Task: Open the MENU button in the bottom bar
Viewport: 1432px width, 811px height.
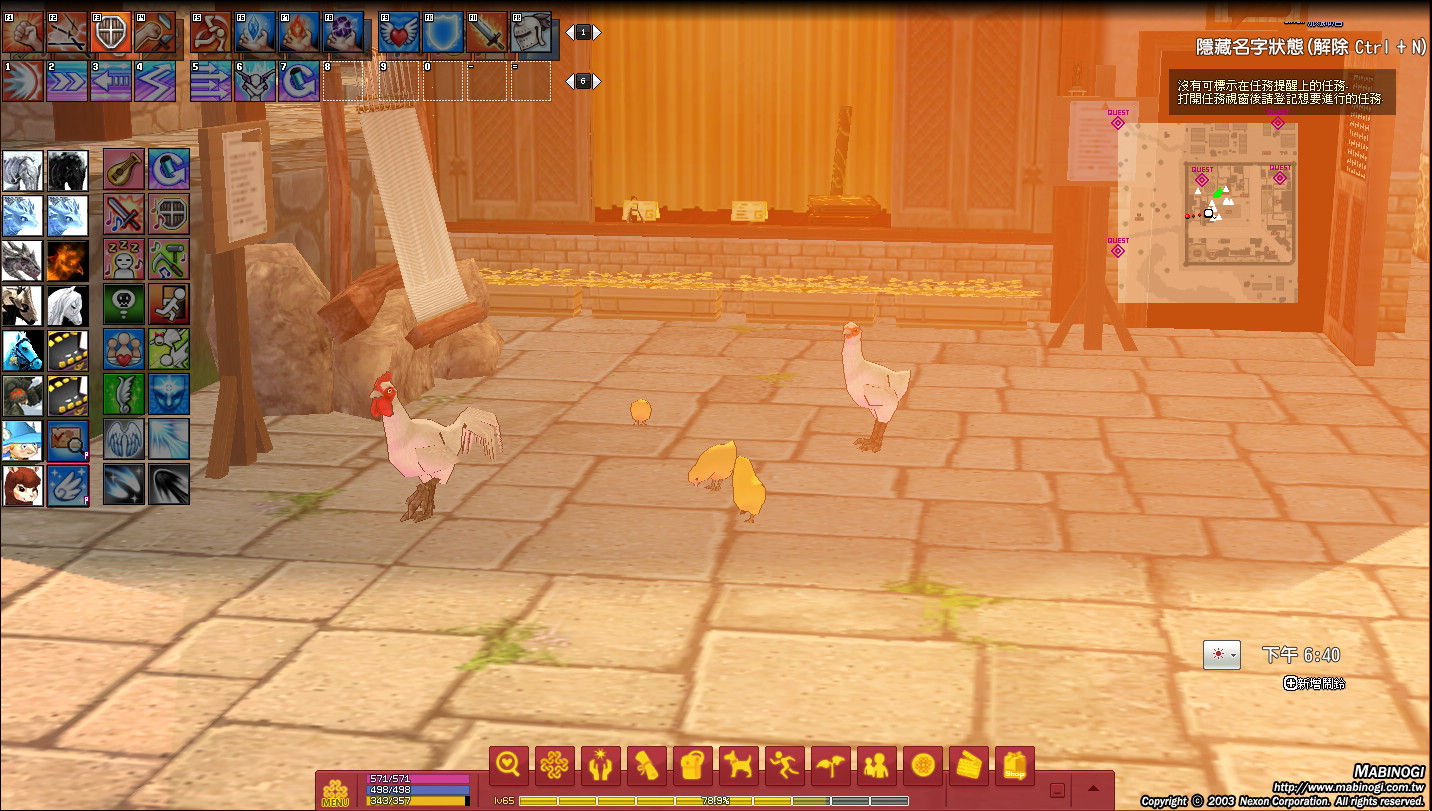Action: click(335, 792)
